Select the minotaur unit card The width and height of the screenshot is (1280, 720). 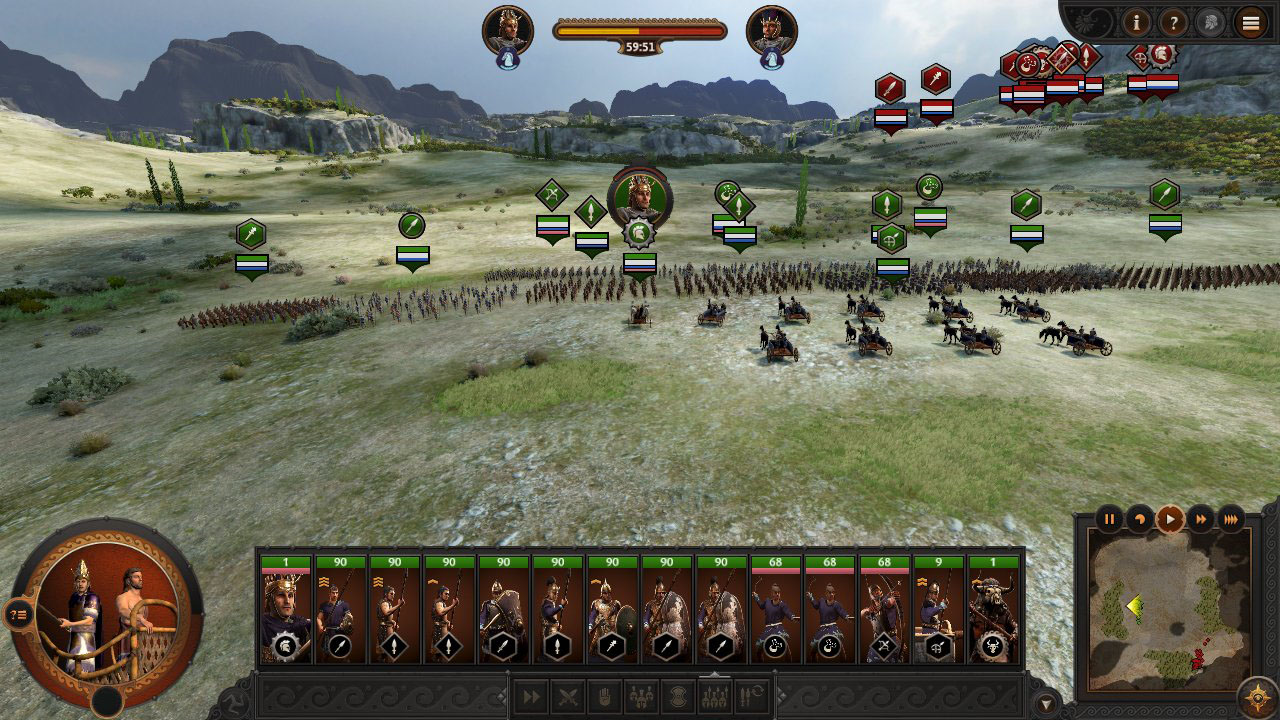[993, 610]
